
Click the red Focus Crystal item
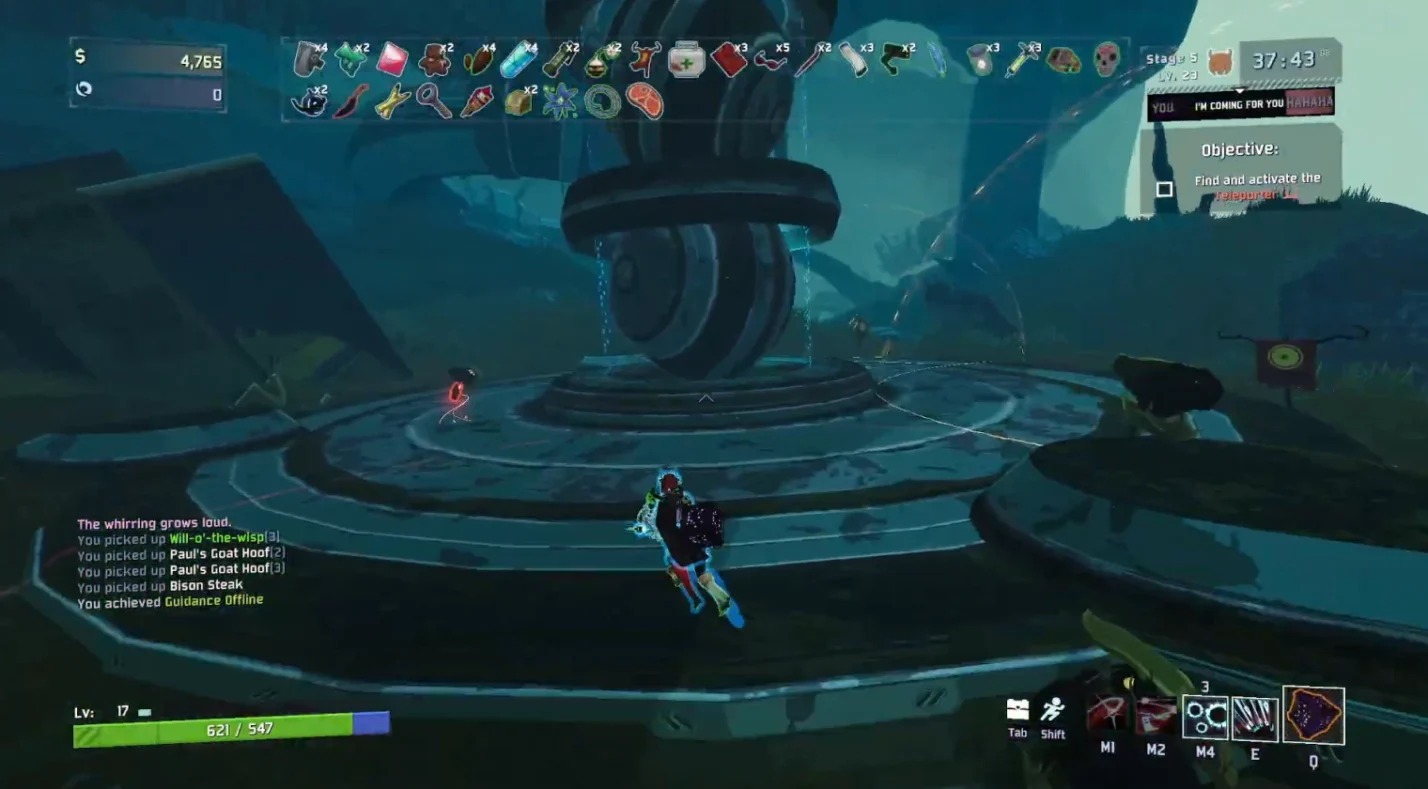click(392, 59)
